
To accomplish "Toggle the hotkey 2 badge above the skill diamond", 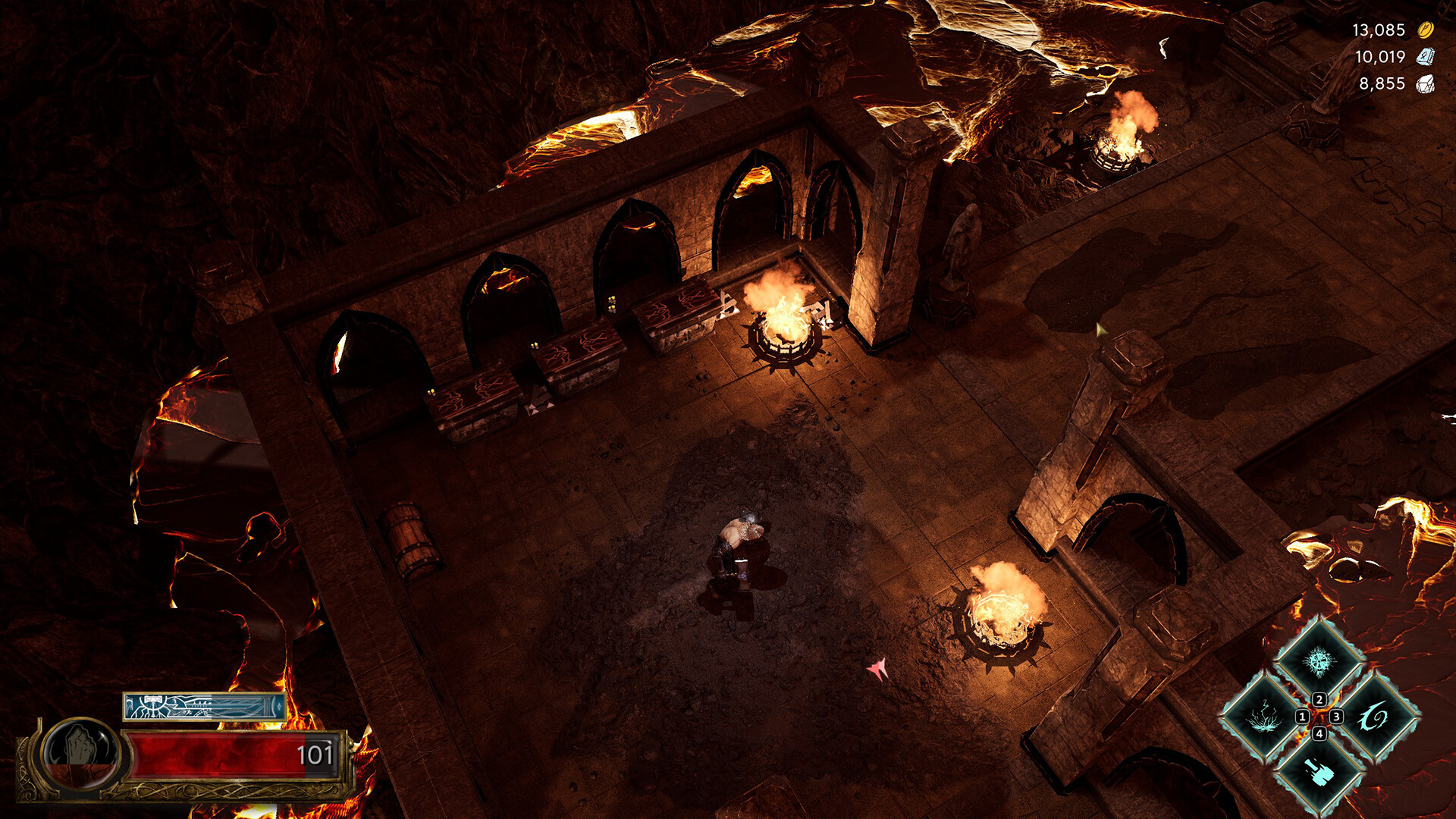I will click(1319, 699).
